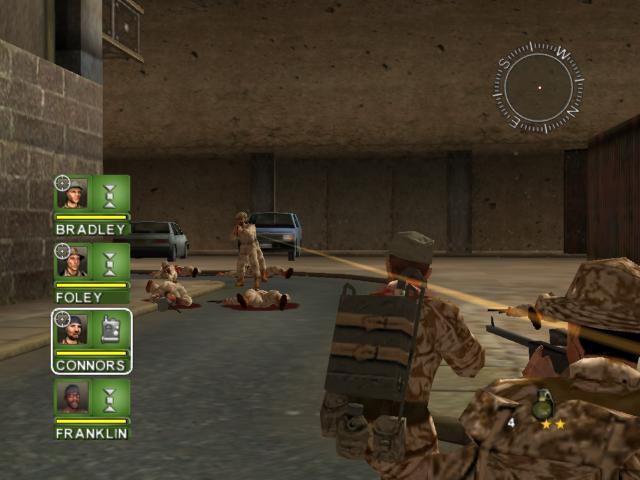The image size is (640, 480).
Task: Click Foley's squad order icon
Action: tap(110, 262)
